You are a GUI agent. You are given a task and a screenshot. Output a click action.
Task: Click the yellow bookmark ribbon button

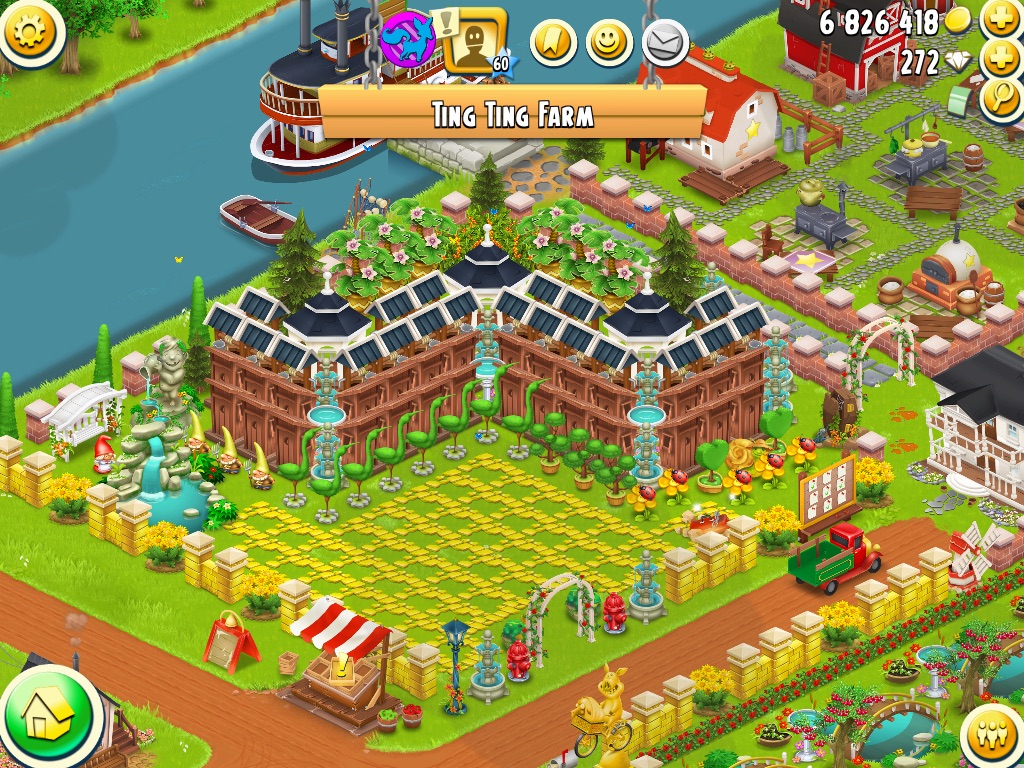coord(553,43)
